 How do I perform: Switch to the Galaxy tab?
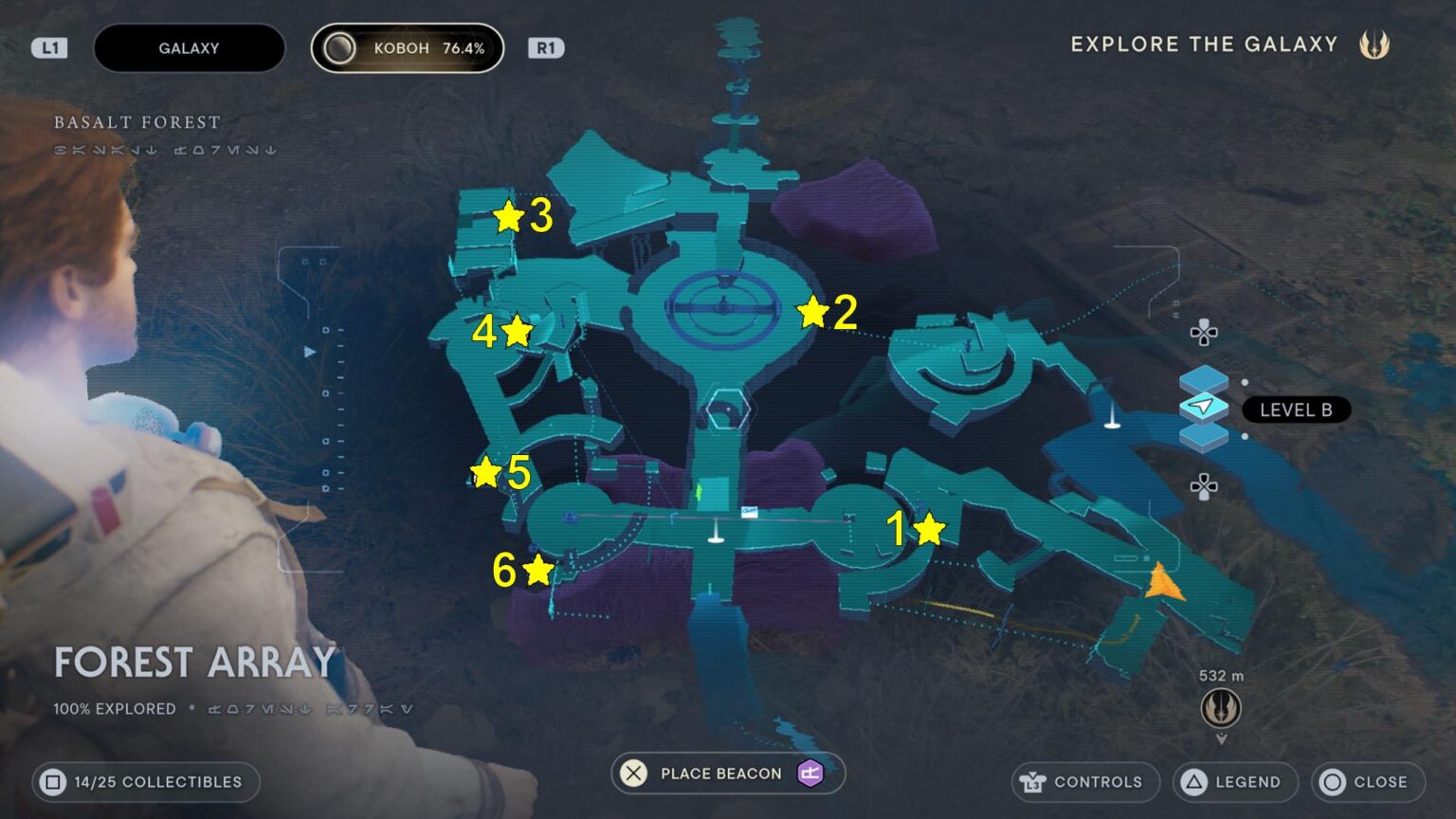[x=189, y=47]
